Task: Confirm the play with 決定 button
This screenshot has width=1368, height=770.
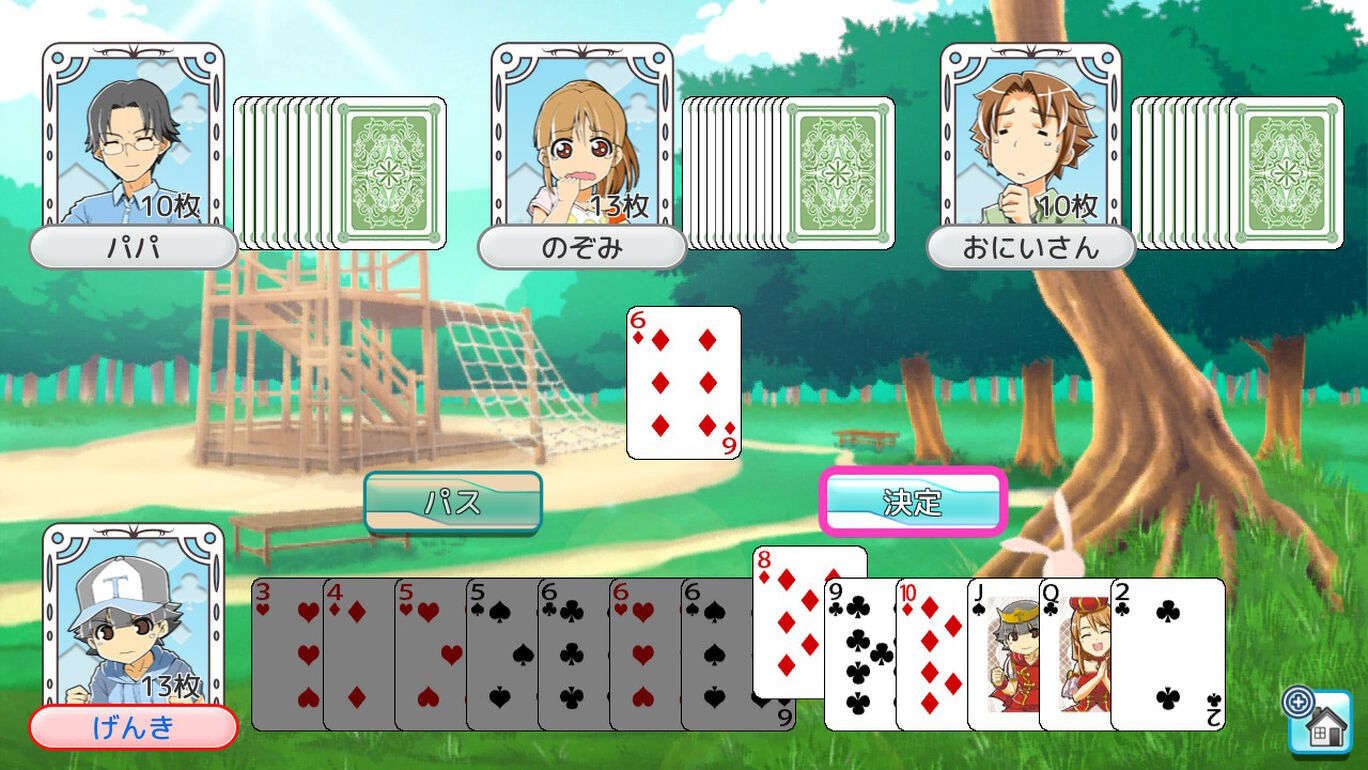Action: click(x=912, y=502)
